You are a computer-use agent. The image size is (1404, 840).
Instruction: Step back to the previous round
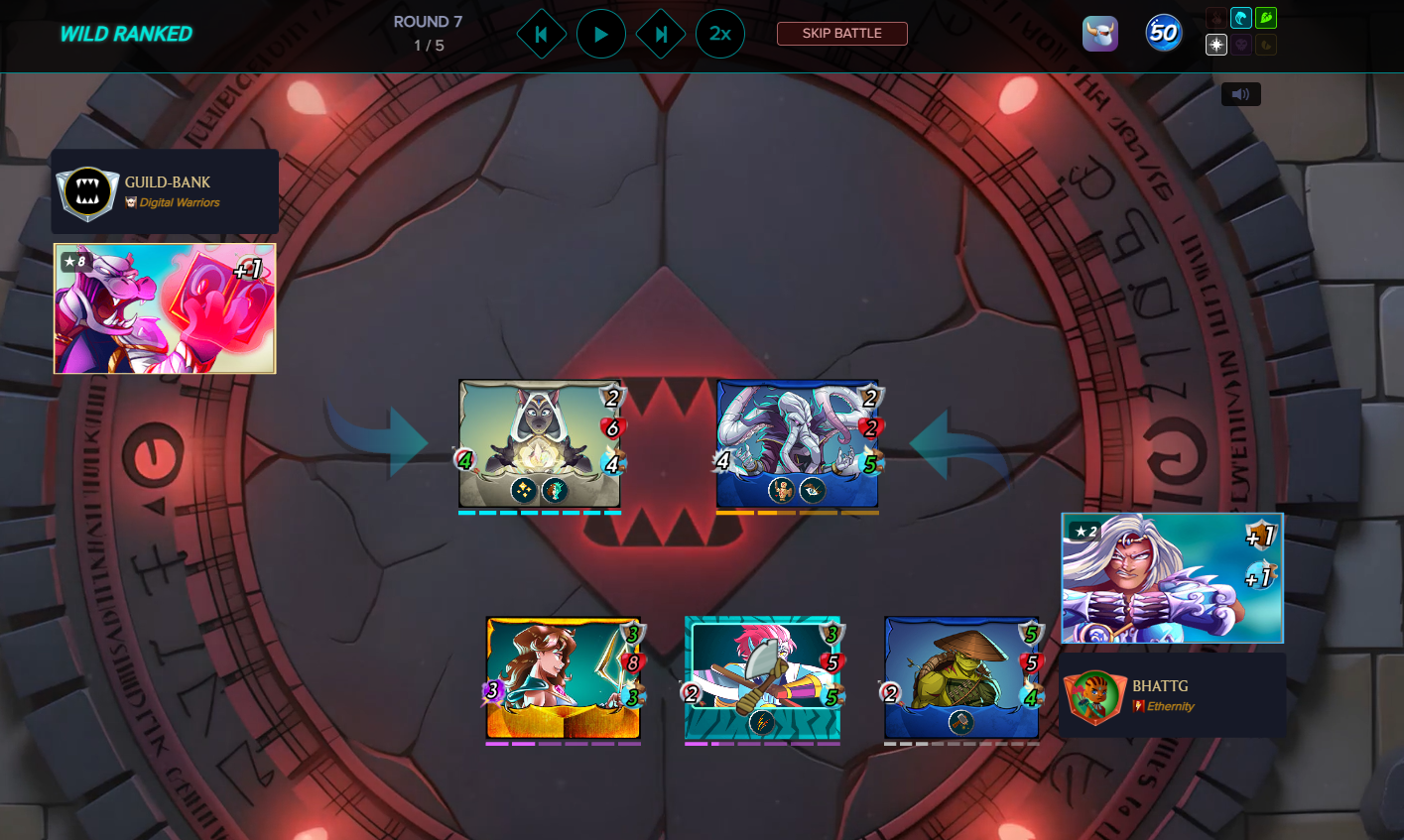[x=542, y=34]
